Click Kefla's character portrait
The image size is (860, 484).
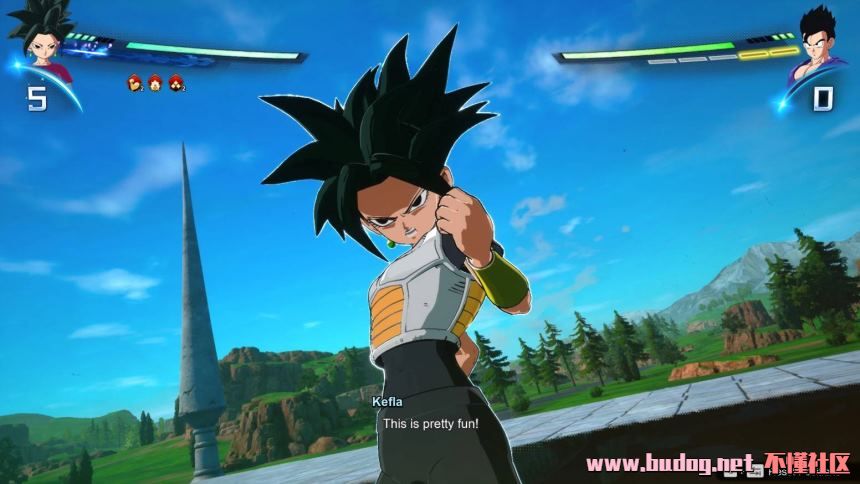(x=42, y=45)
